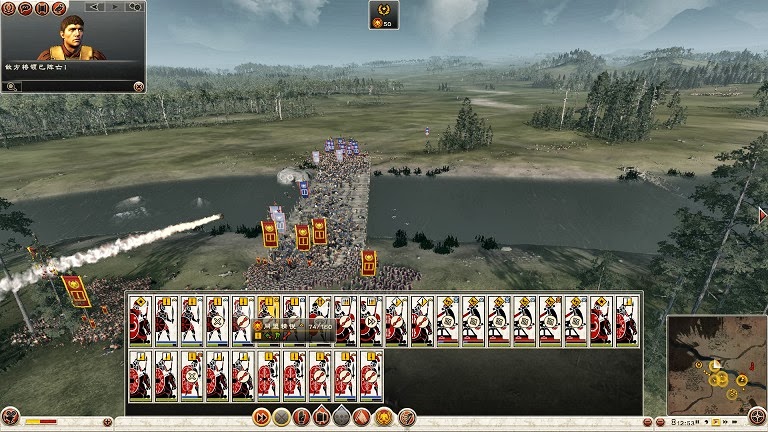Click the rightmost command button in bottom bar
Image resolution: width=768 pixels, height=432 pixels.
(407, 417)
